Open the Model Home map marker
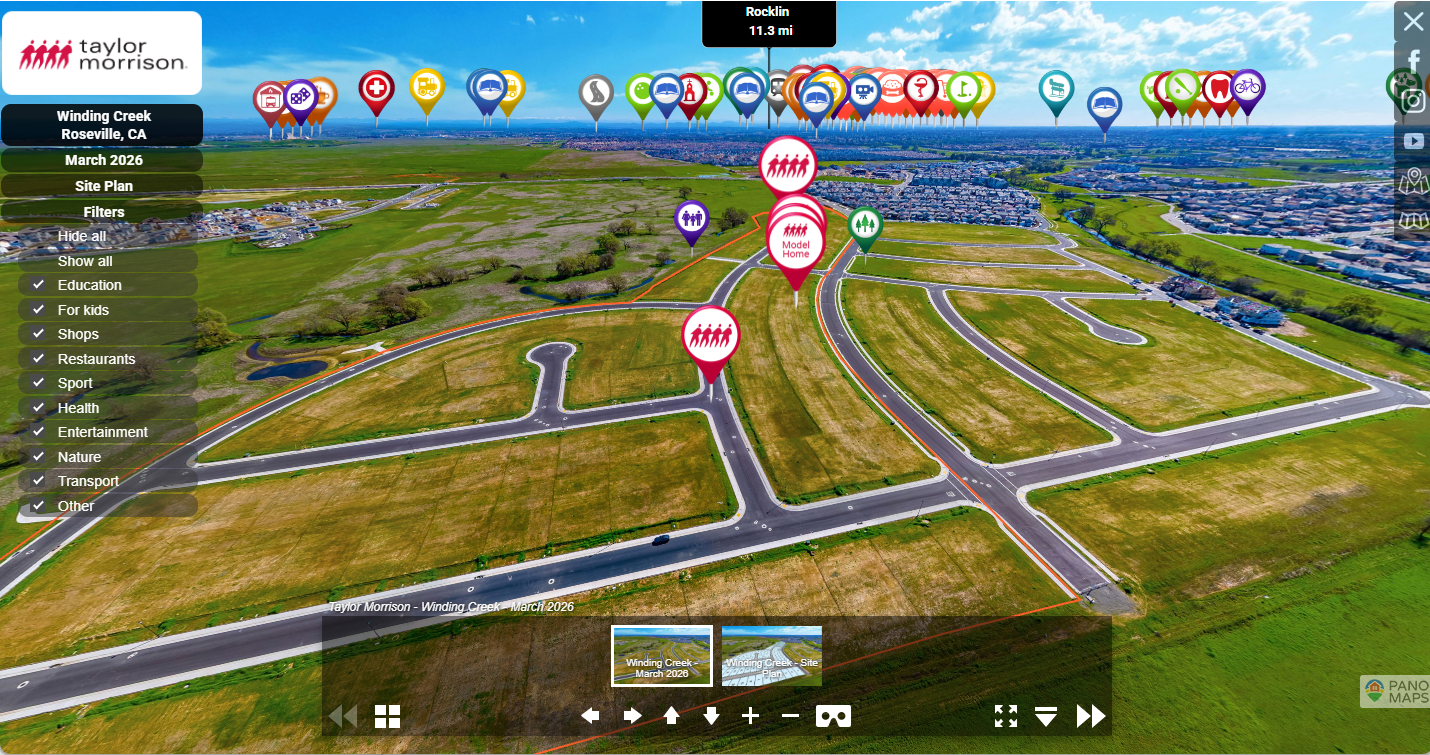Viewport: 1430px width, 755px height. pos(796,245)
